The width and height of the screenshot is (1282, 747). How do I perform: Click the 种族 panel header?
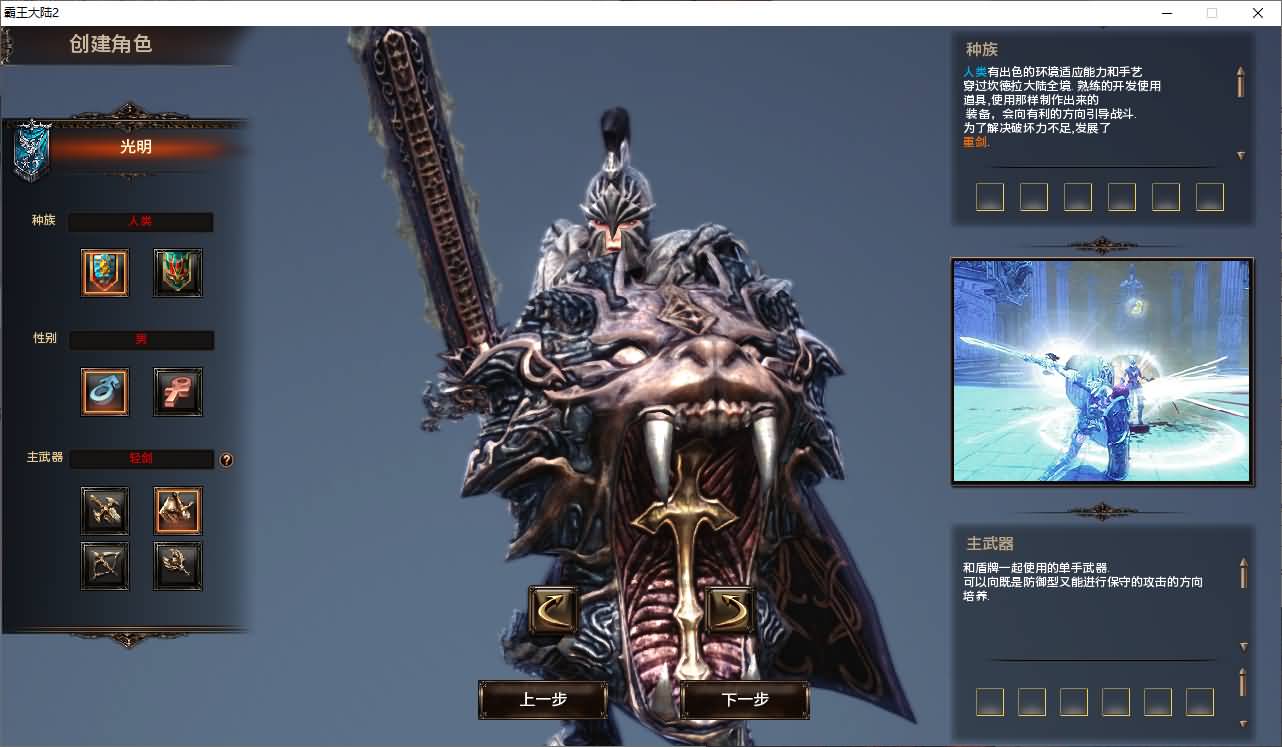[979, 49]
